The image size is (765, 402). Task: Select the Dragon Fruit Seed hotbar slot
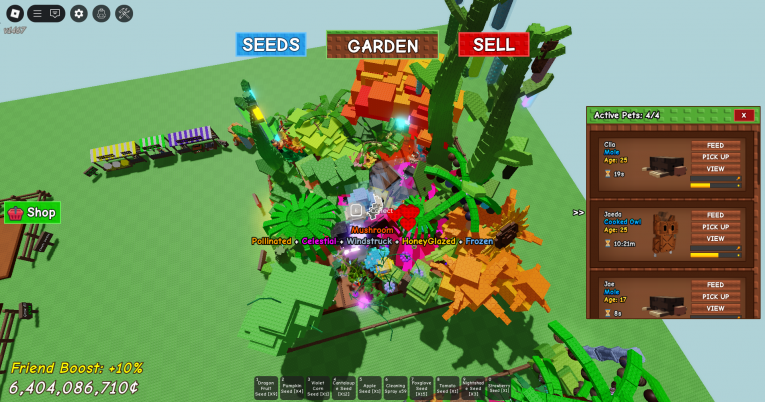266,388
